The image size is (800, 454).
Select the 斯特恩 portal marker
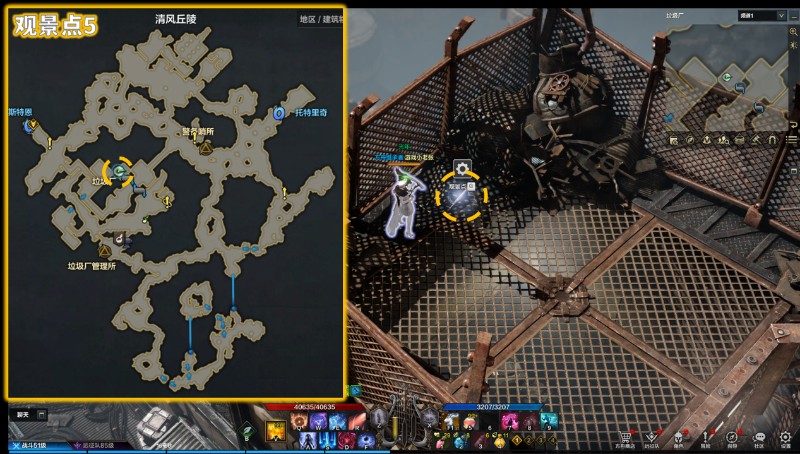(33, 125)
